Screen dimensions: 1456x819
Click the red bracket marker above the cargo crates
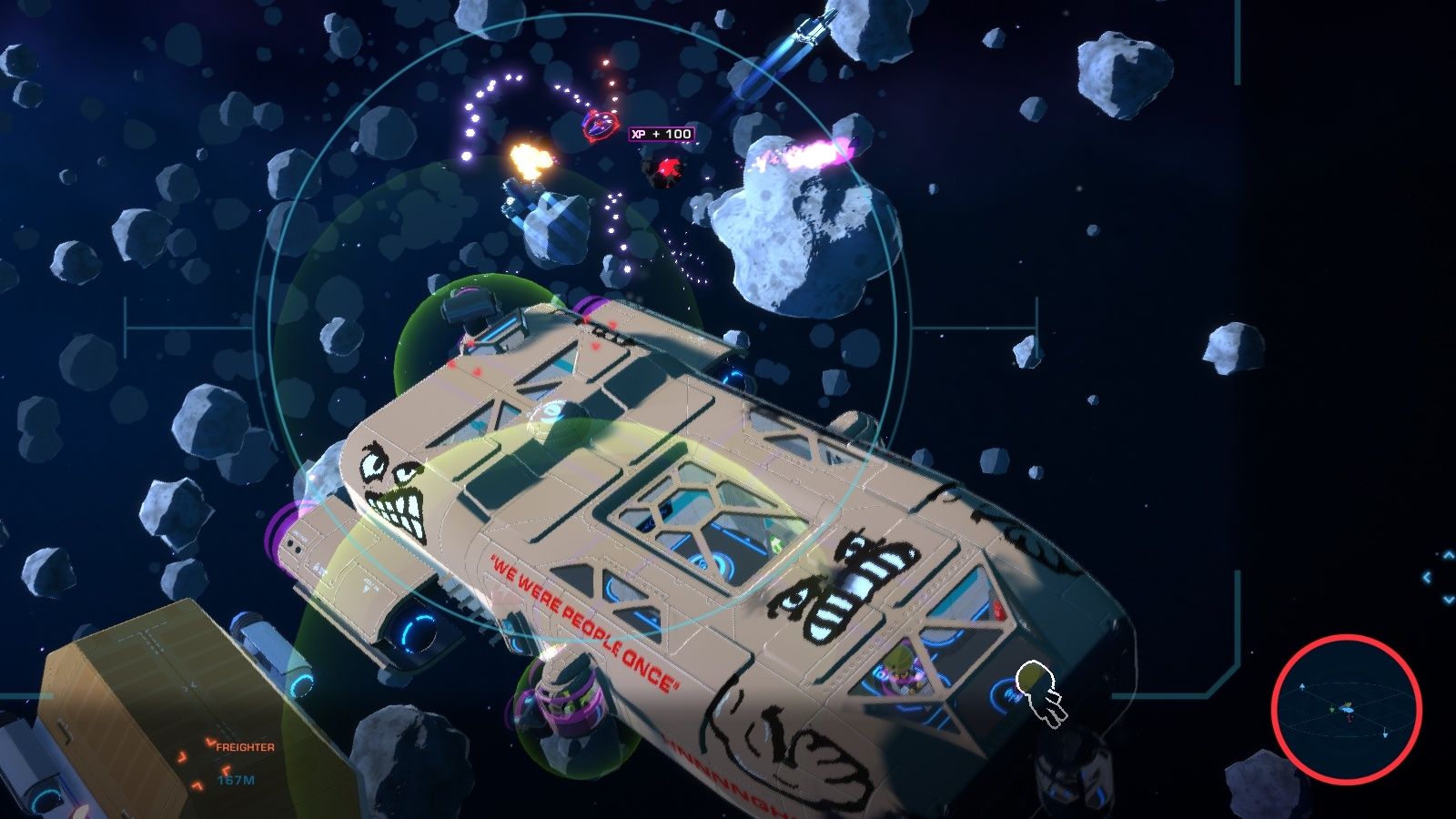pyautogui.click(x=210, y=743)
